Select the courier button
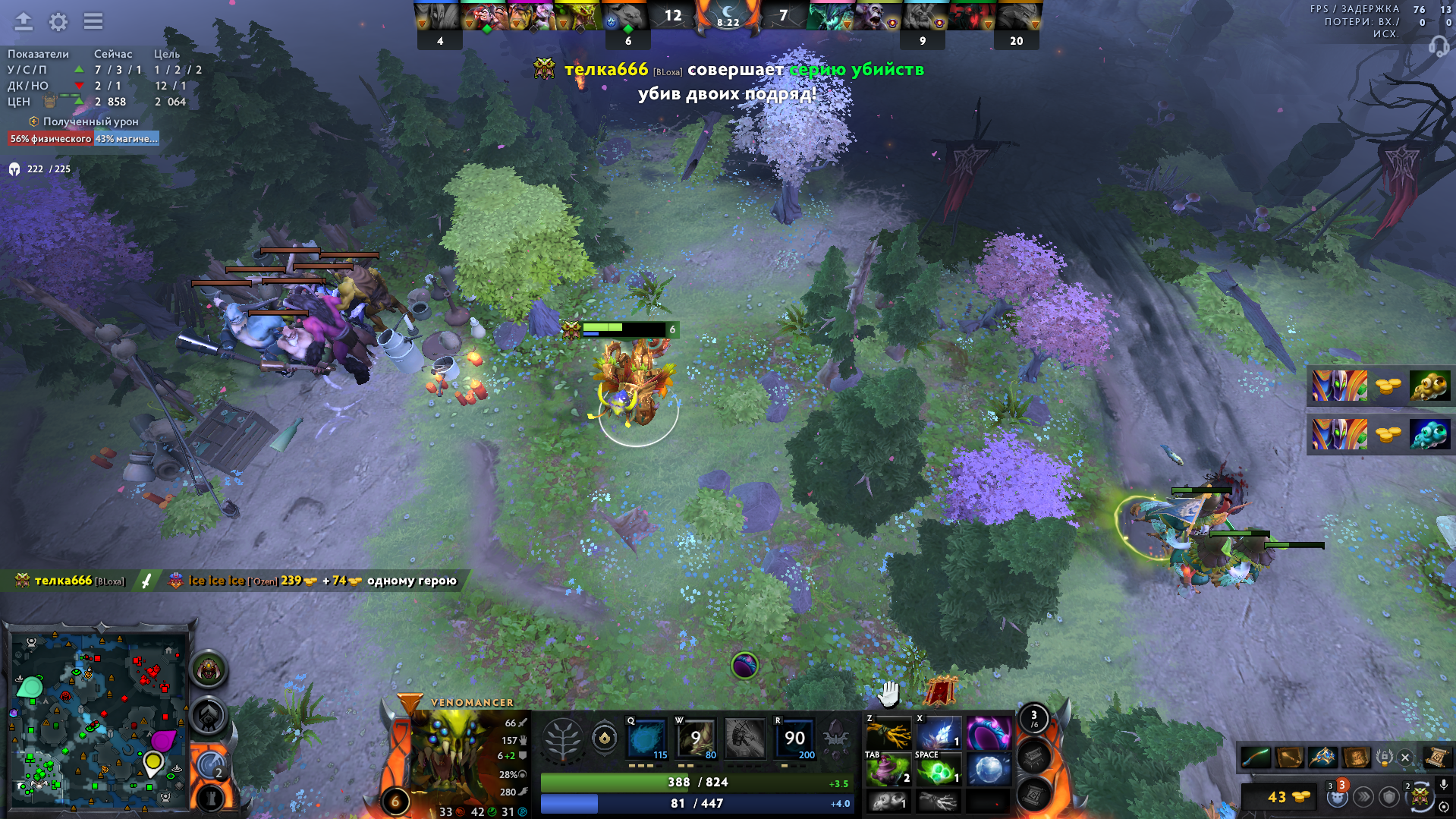 coord(1420,796)
